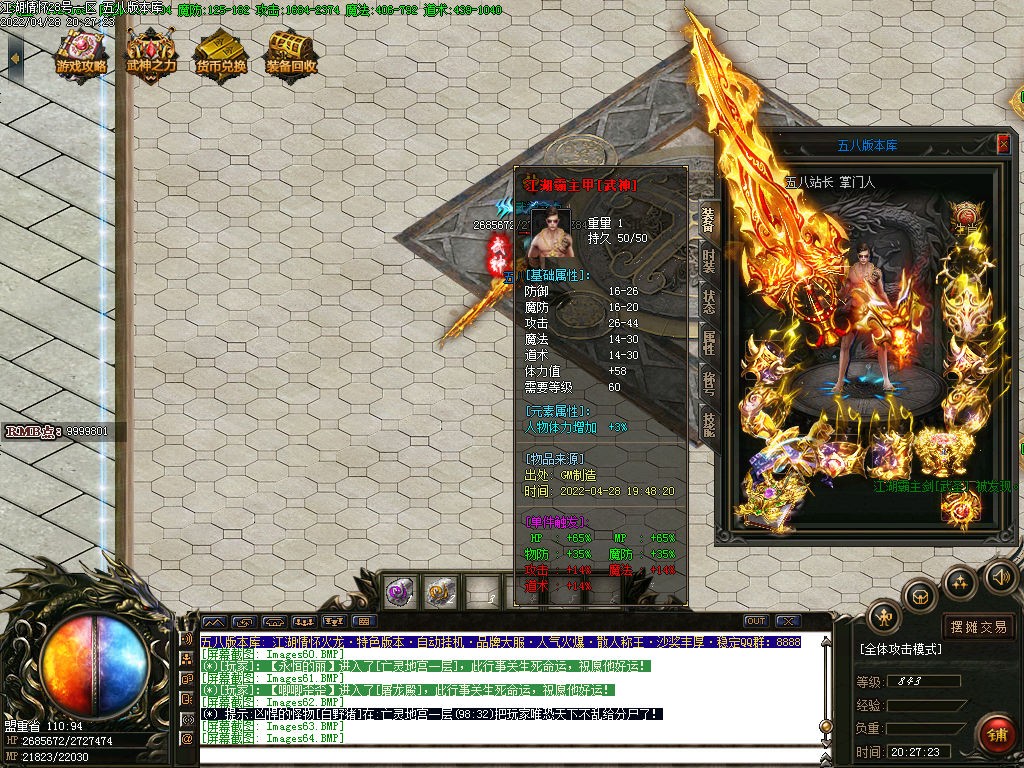
Task: Click the 摆摊交易 stall trade button
Action: tap(978, 627)
